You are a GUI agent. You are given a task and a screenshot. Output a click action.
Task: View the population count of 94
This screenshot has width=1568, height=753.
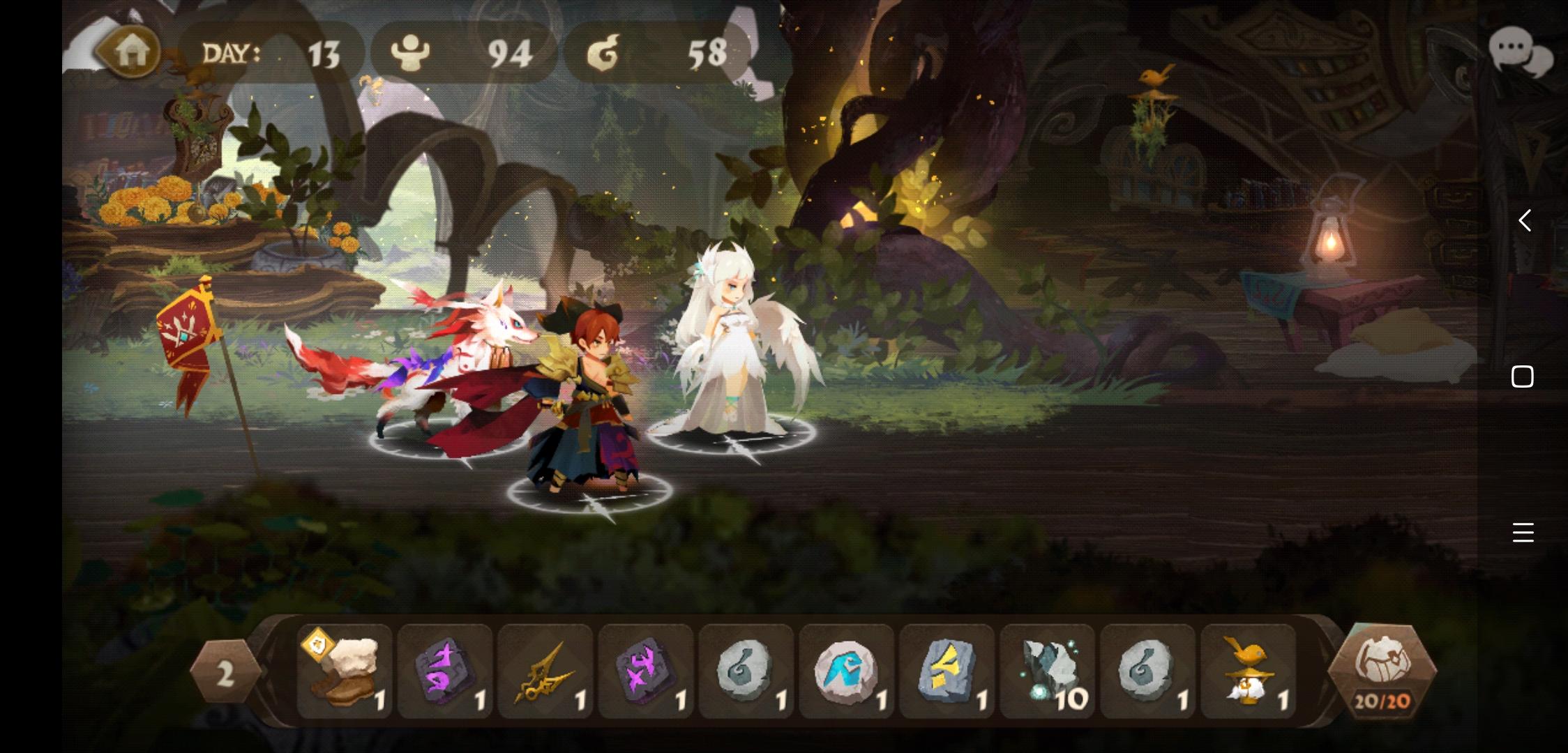coord(464,52)
